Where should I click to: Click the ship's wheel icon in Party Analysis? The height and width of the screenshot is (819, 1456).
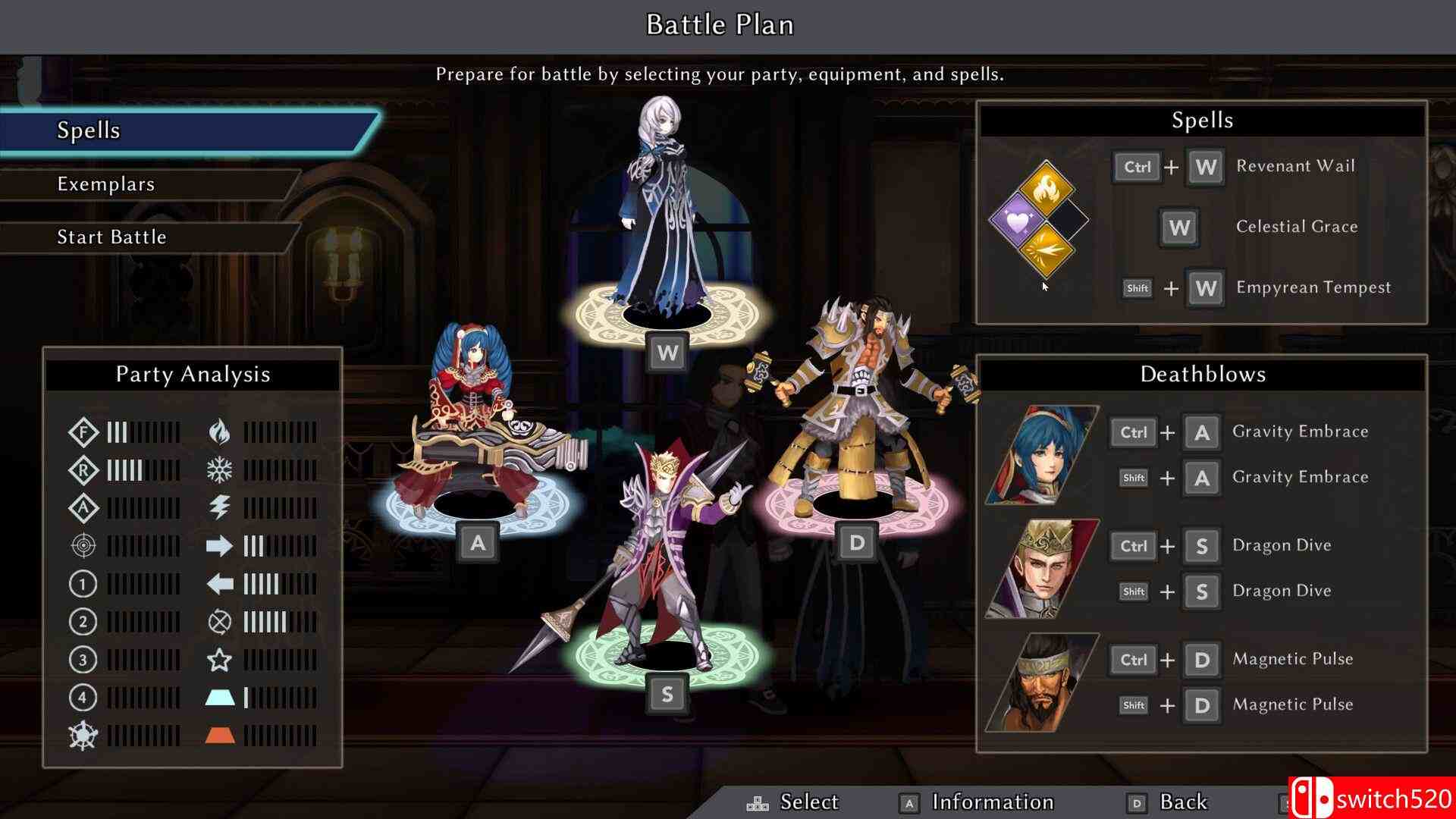(x=82, y=736)
